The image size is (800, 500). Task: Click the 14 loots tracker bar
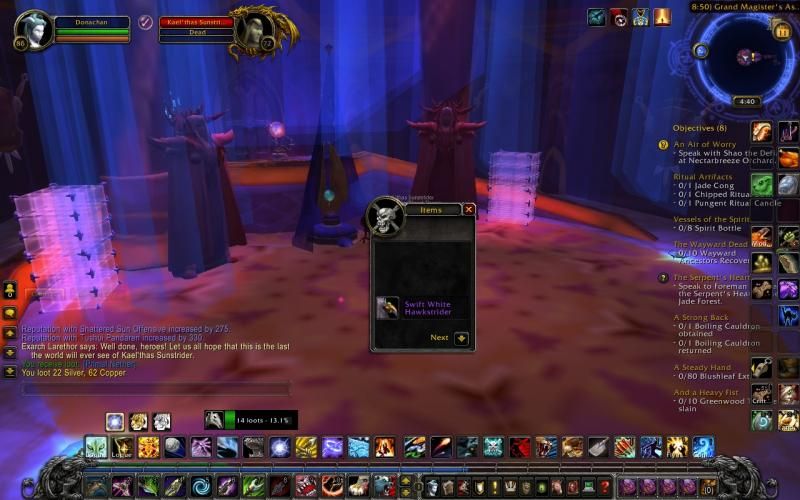250,420
